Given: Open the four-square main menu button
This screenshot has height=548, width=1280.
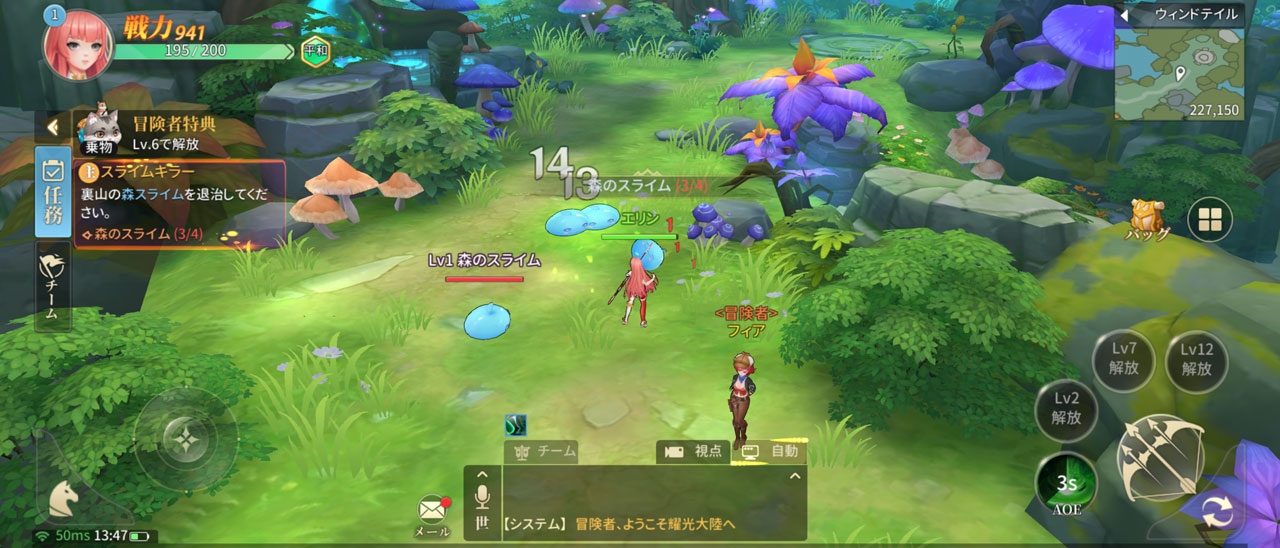Looking at the screenshot, I should coord(1209,219).
